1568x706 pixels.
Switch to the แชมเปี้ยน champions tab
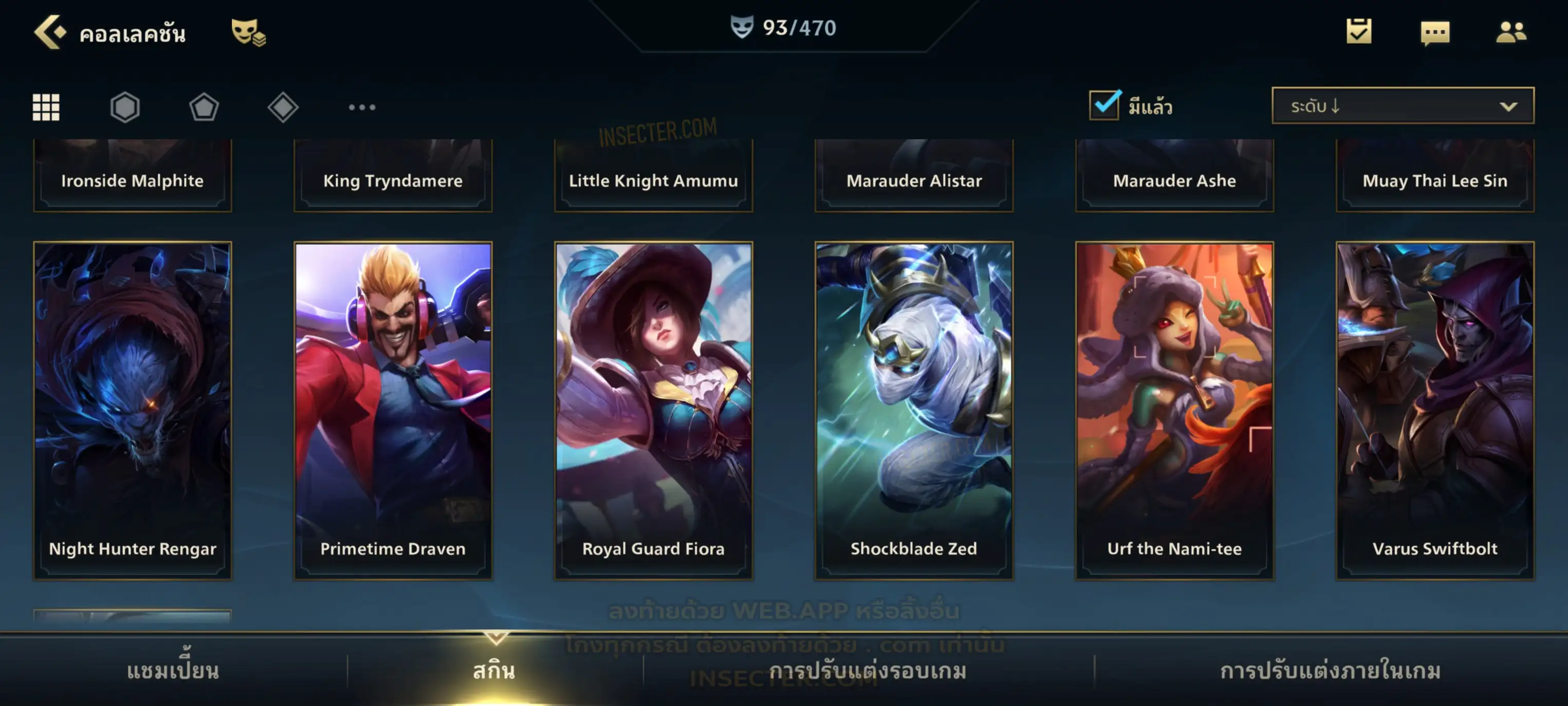(173, 670)
